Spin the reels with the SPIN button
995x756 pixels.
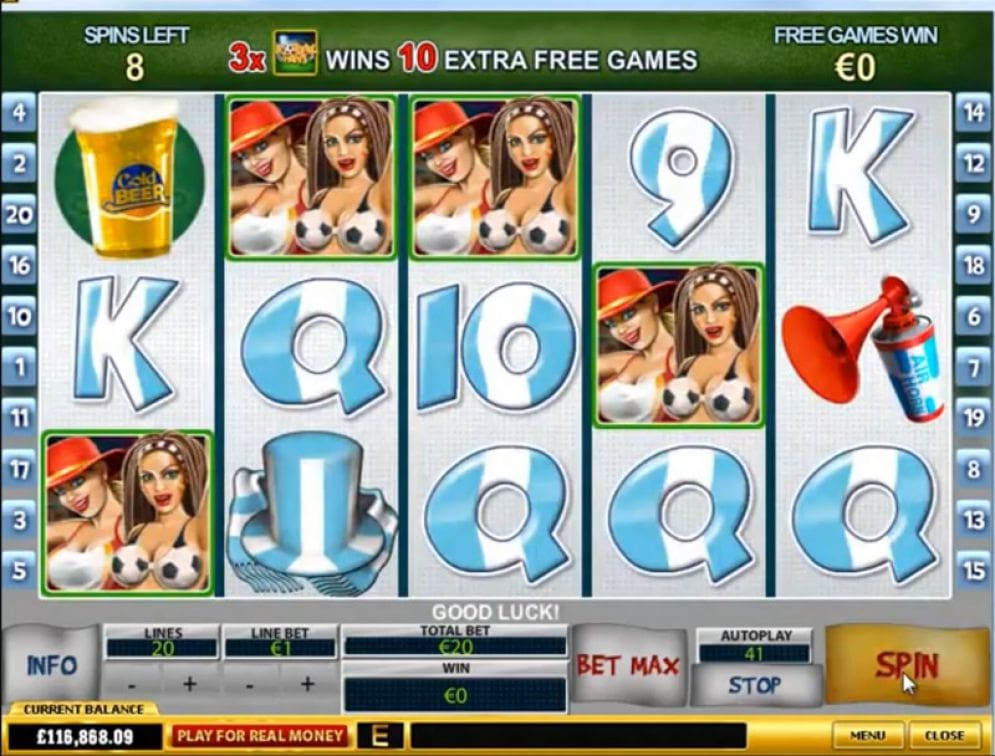(905, 665)
